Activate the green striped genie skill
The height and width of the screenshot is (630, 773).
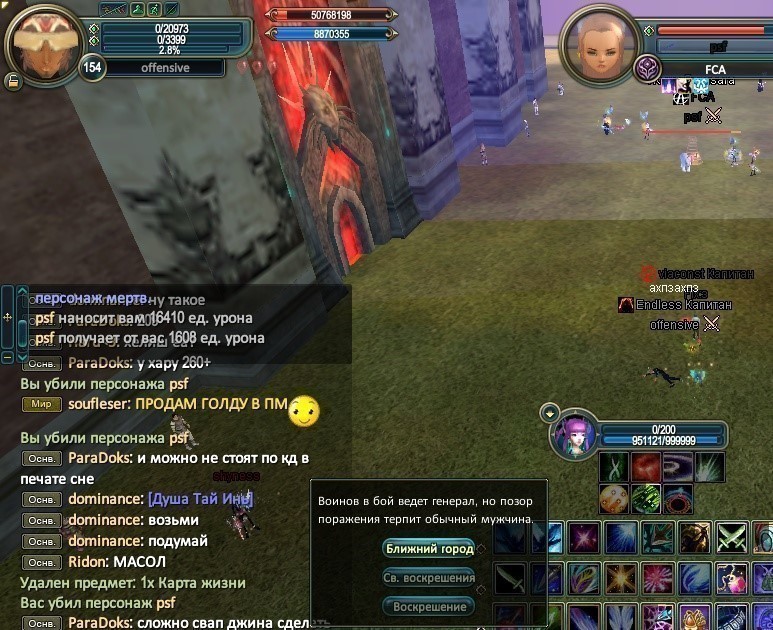646,498
